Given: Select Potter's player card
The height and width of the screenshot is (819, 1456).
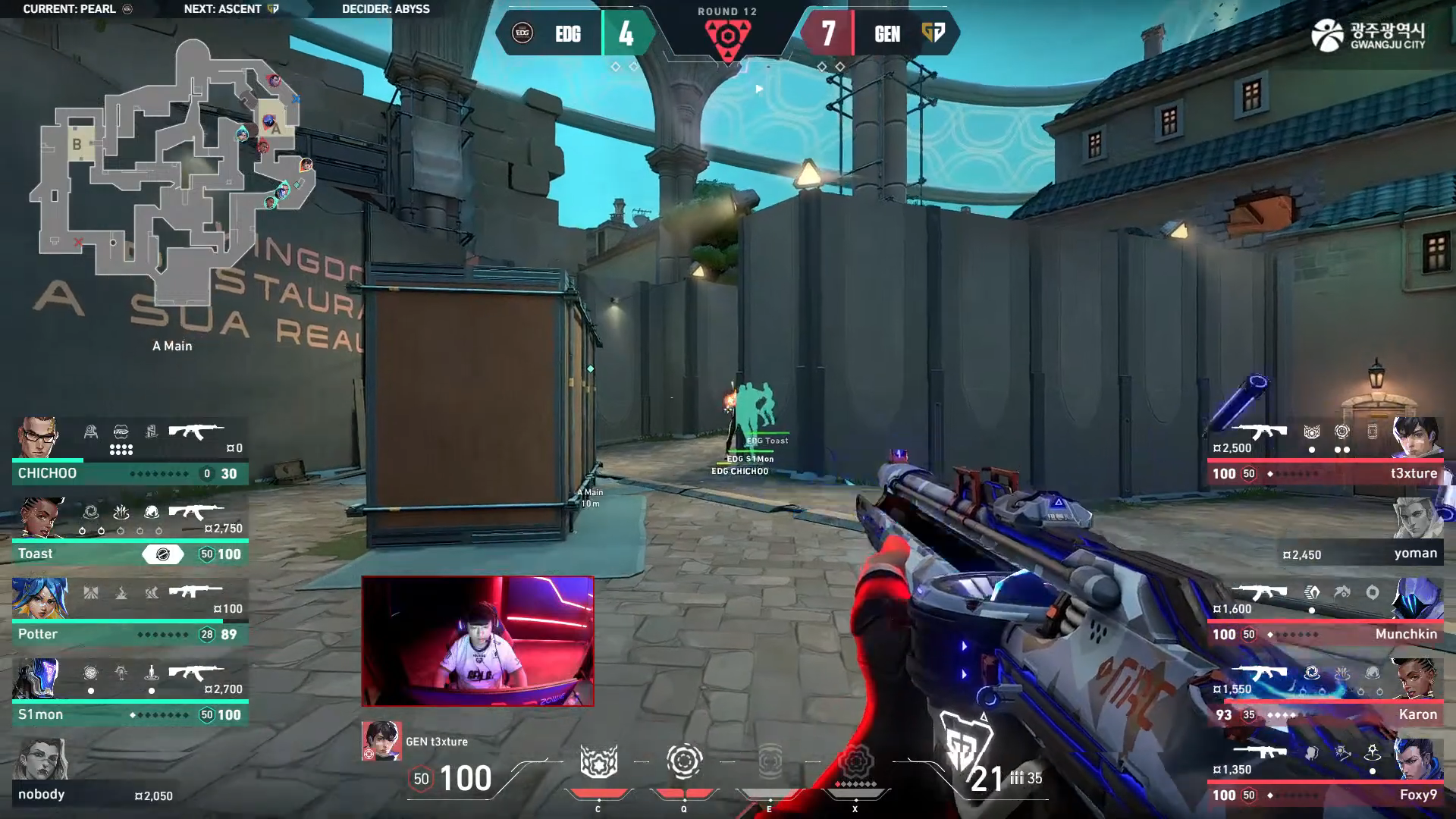Looking at the screenshot, I should (130, 613).
